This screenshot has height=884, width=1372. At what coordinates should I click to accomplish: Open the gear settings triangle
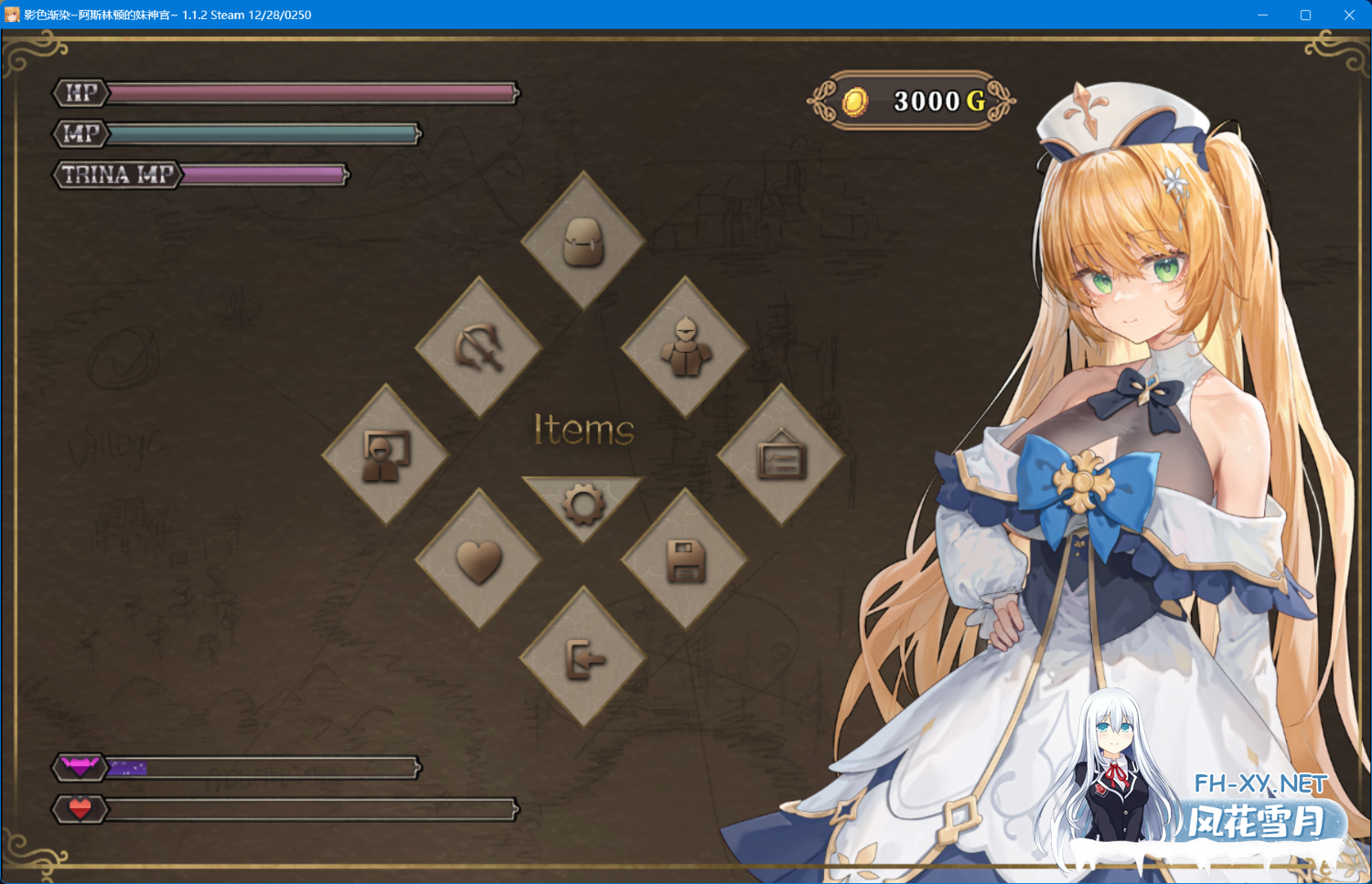point(584,502)
